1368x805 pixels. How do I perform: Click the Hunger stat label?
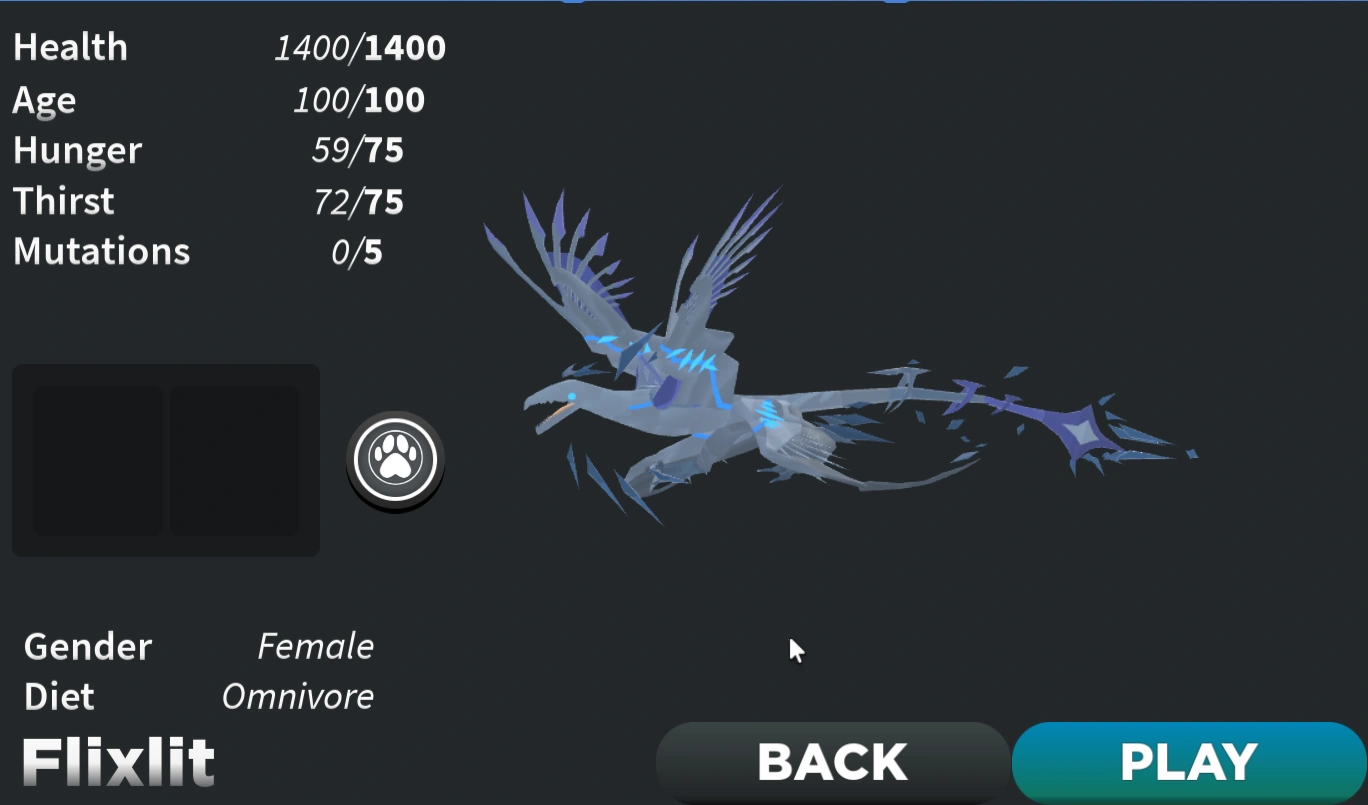pyautogui.click(x=77, y=150)
